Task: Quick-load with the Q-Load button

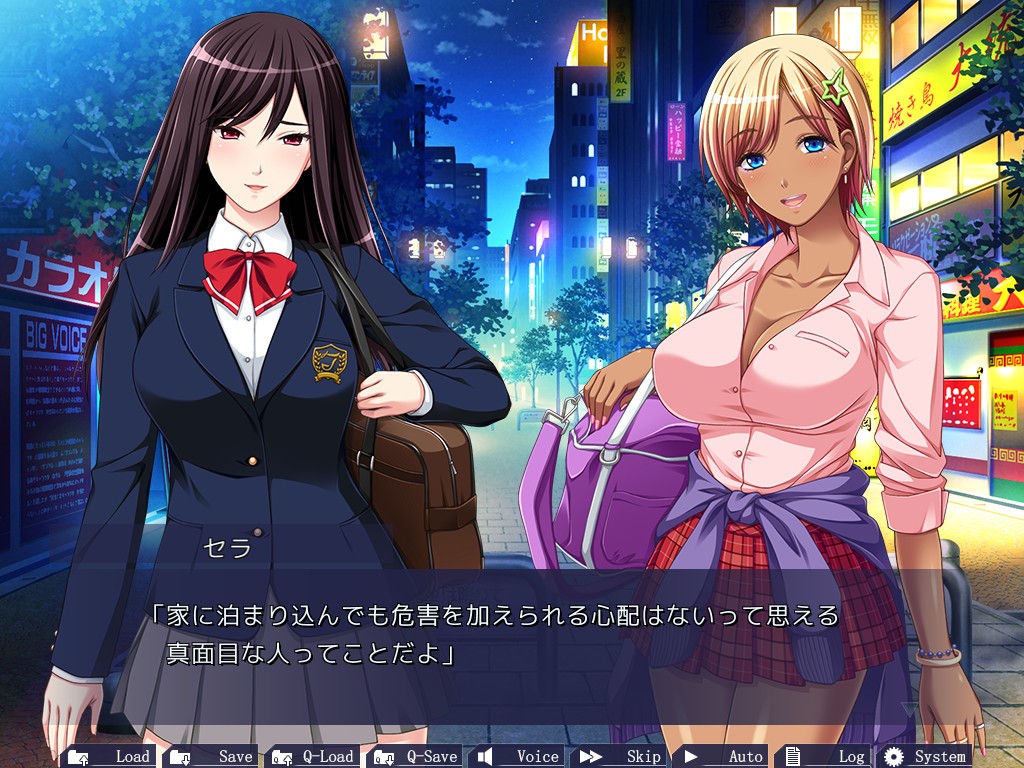Action: (314, 756)
